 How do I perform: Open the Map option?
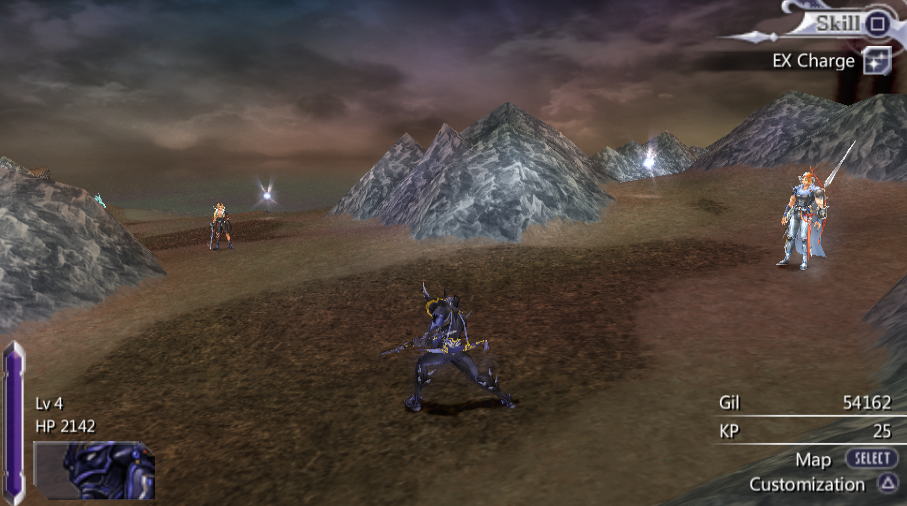coord(813,459)
